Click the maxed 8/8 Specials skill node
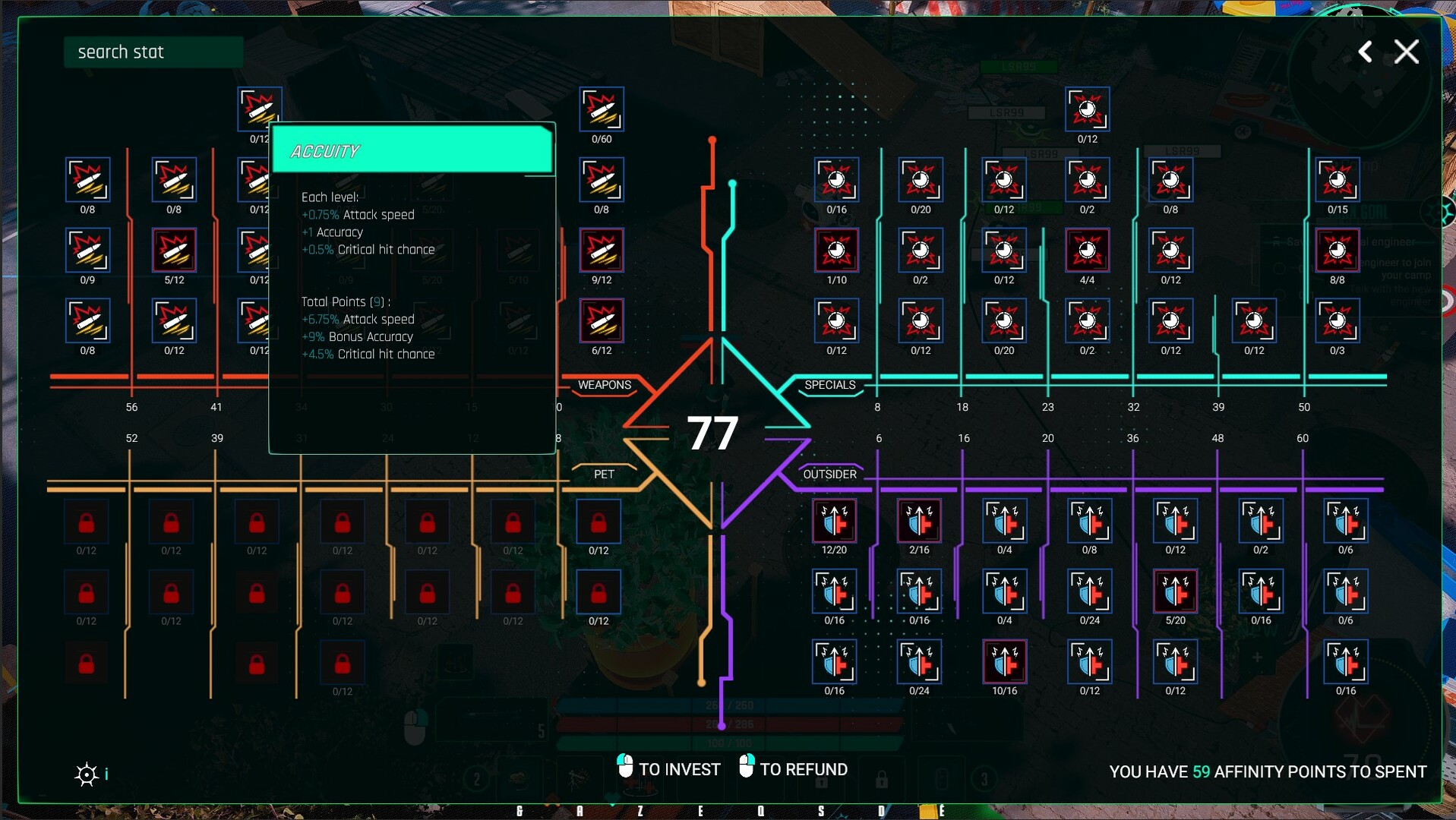Image resolution: width=1456 pixels, height=820 pixels. [x=1337, y=251]
